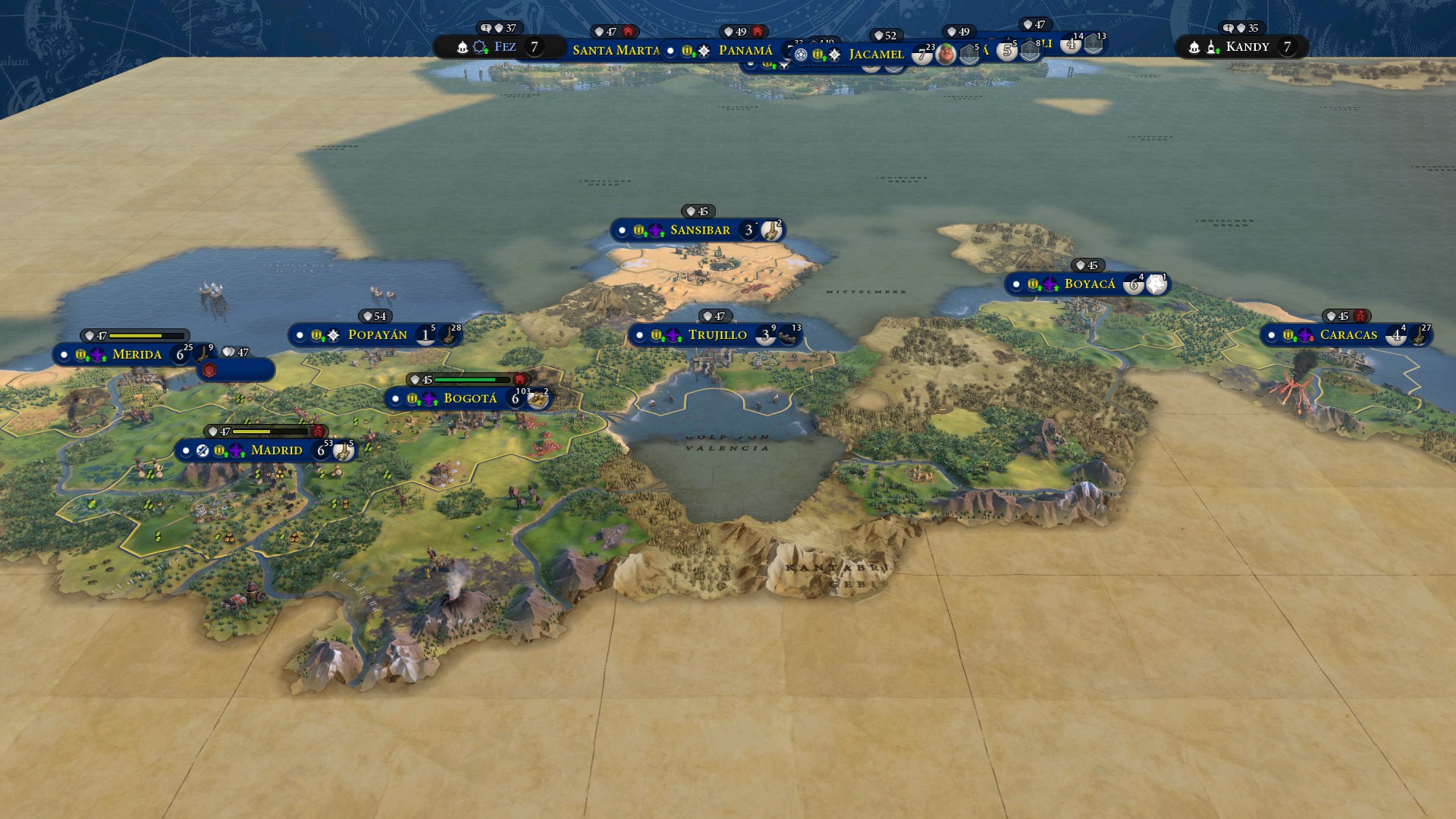Click the Jacamel city banner
Viewport: 1456px width, 819px height.
point(876,55)
